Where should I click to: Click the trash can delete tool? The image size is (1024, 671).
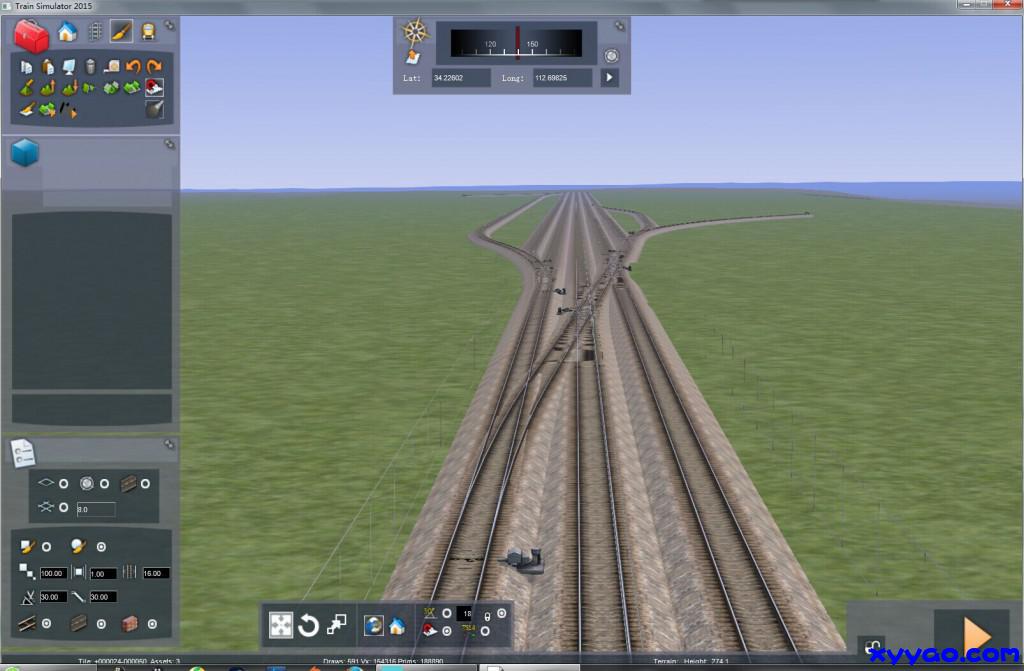point(91,67)
